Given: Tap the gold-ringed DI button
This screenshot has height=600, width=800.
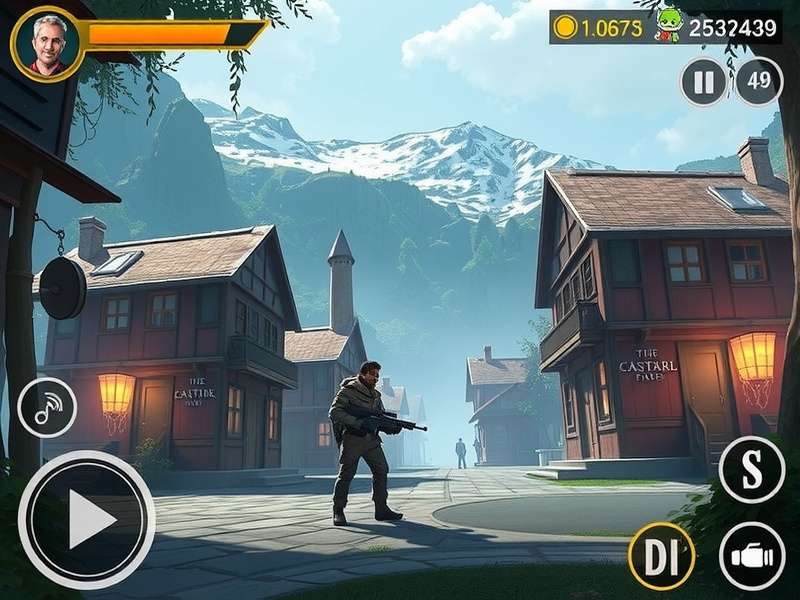Looking at the screenshot, I should coord(661,556).
